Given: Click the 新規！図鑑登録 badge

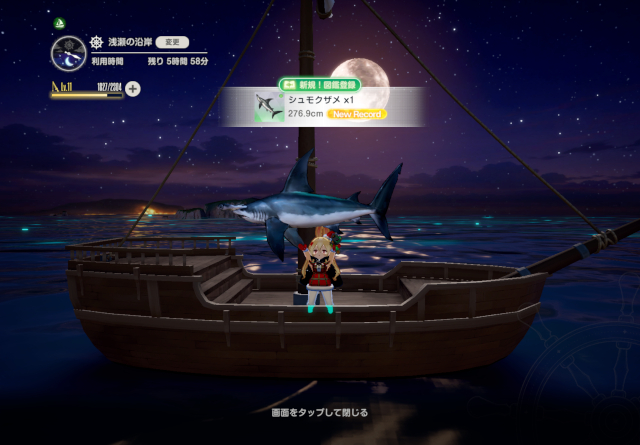Looking at the screenshot, I should (320, 86).
